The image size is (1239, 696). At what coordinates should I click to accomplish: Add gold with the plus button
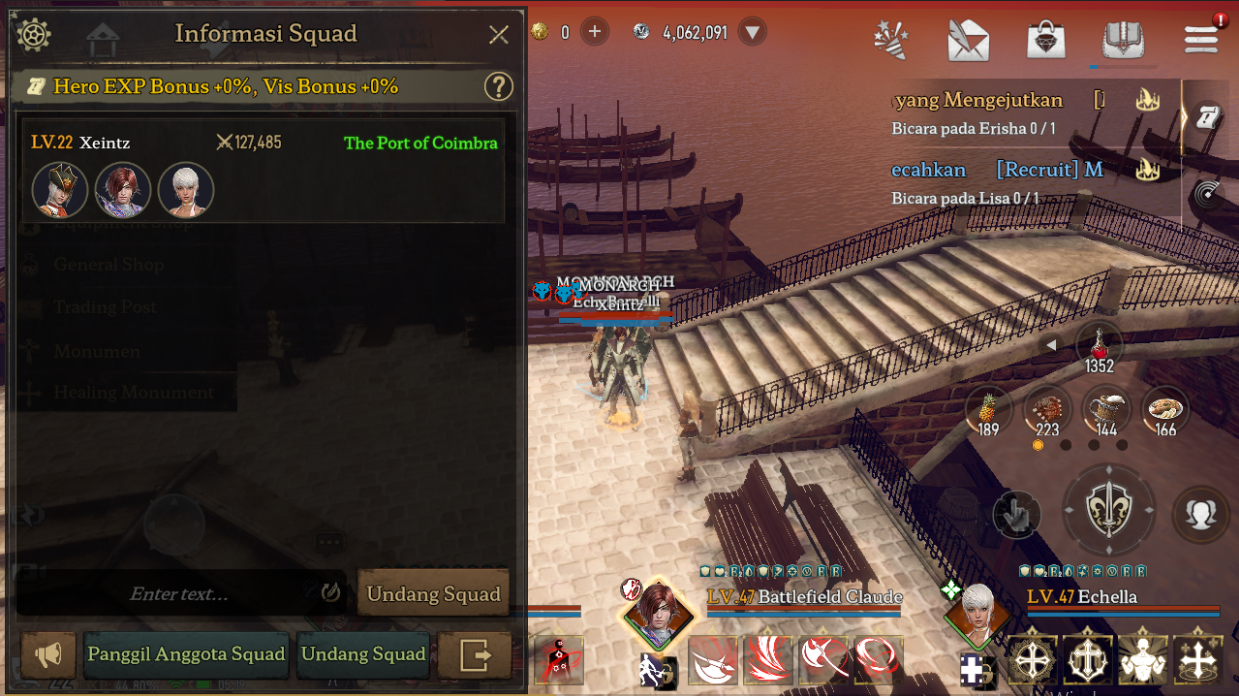pos(594,32)
